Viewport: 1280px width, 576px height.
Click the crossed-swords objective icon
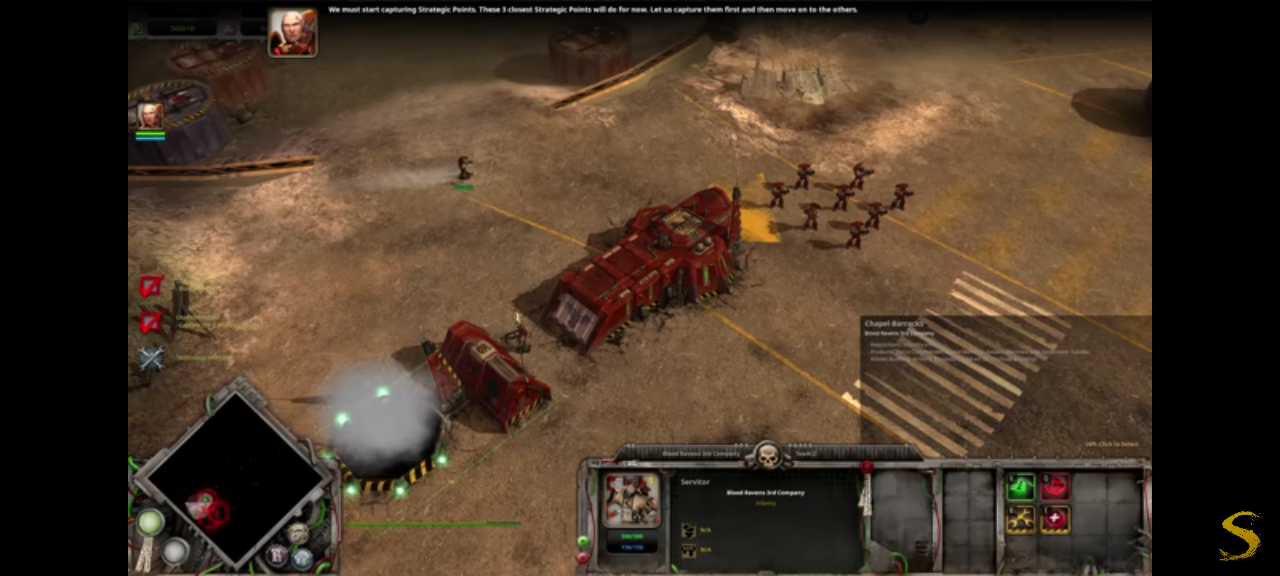(151, 358)
